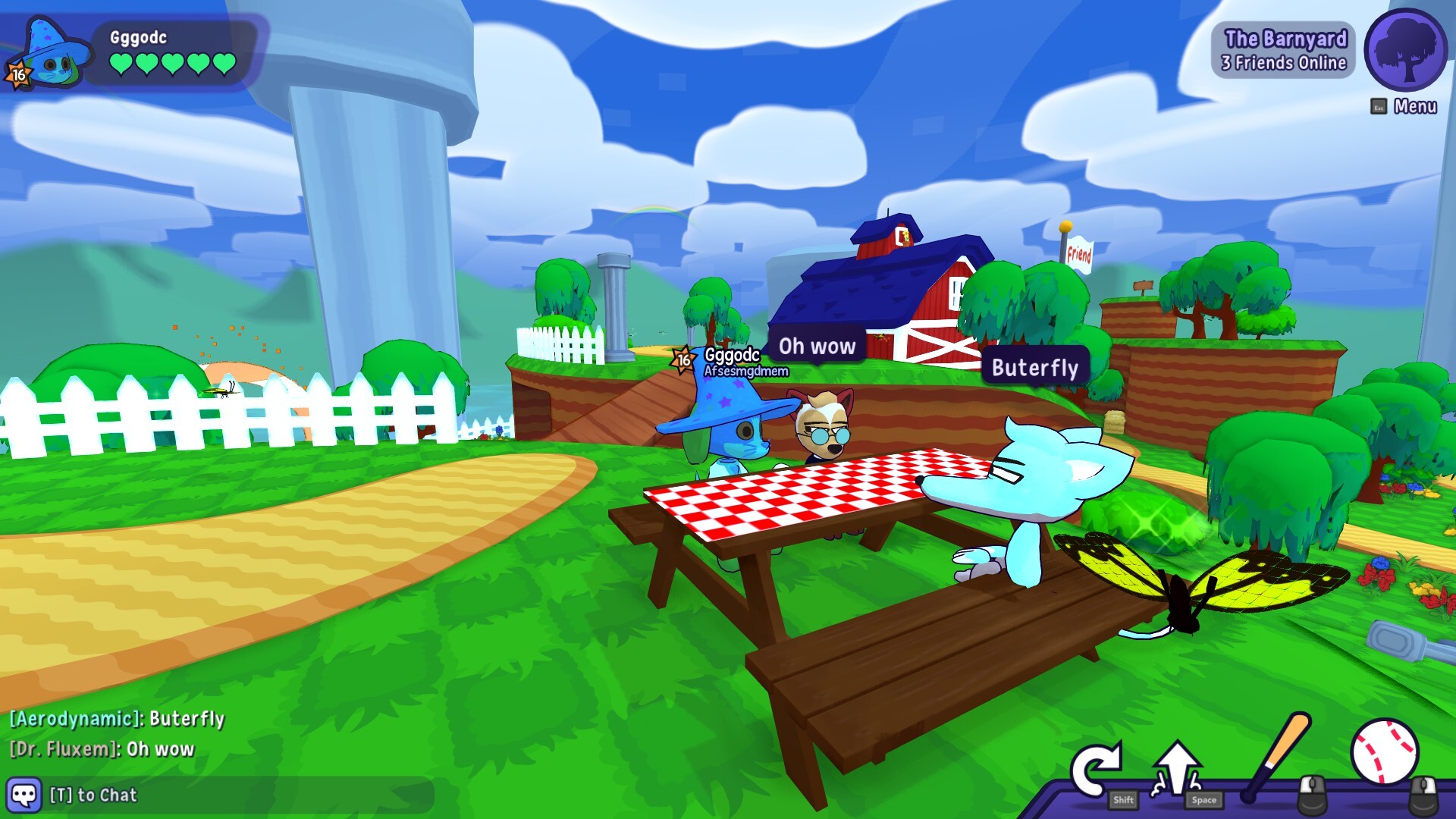Click the Oh wow speech bubble
Viewport: 1456px width, 819px height.
tap(815, 347)
